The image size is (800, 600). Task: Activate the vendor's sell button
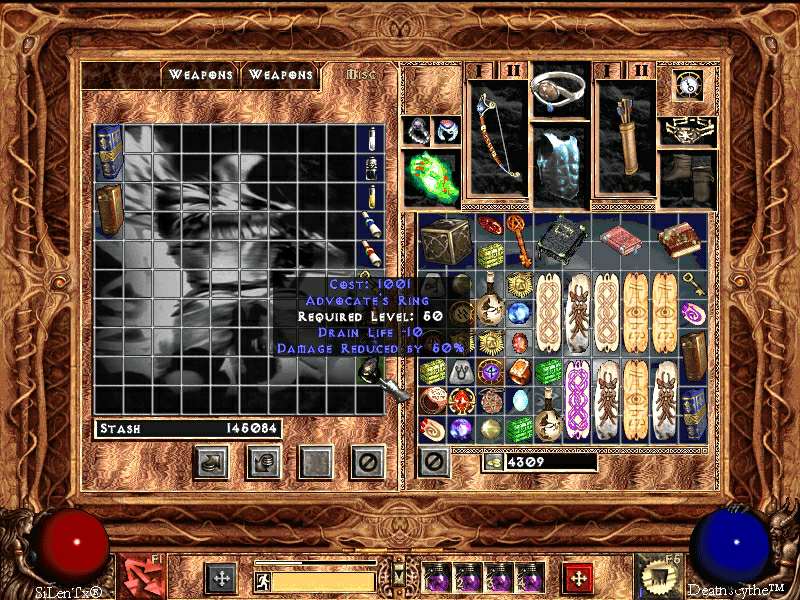tap(263, 462)
